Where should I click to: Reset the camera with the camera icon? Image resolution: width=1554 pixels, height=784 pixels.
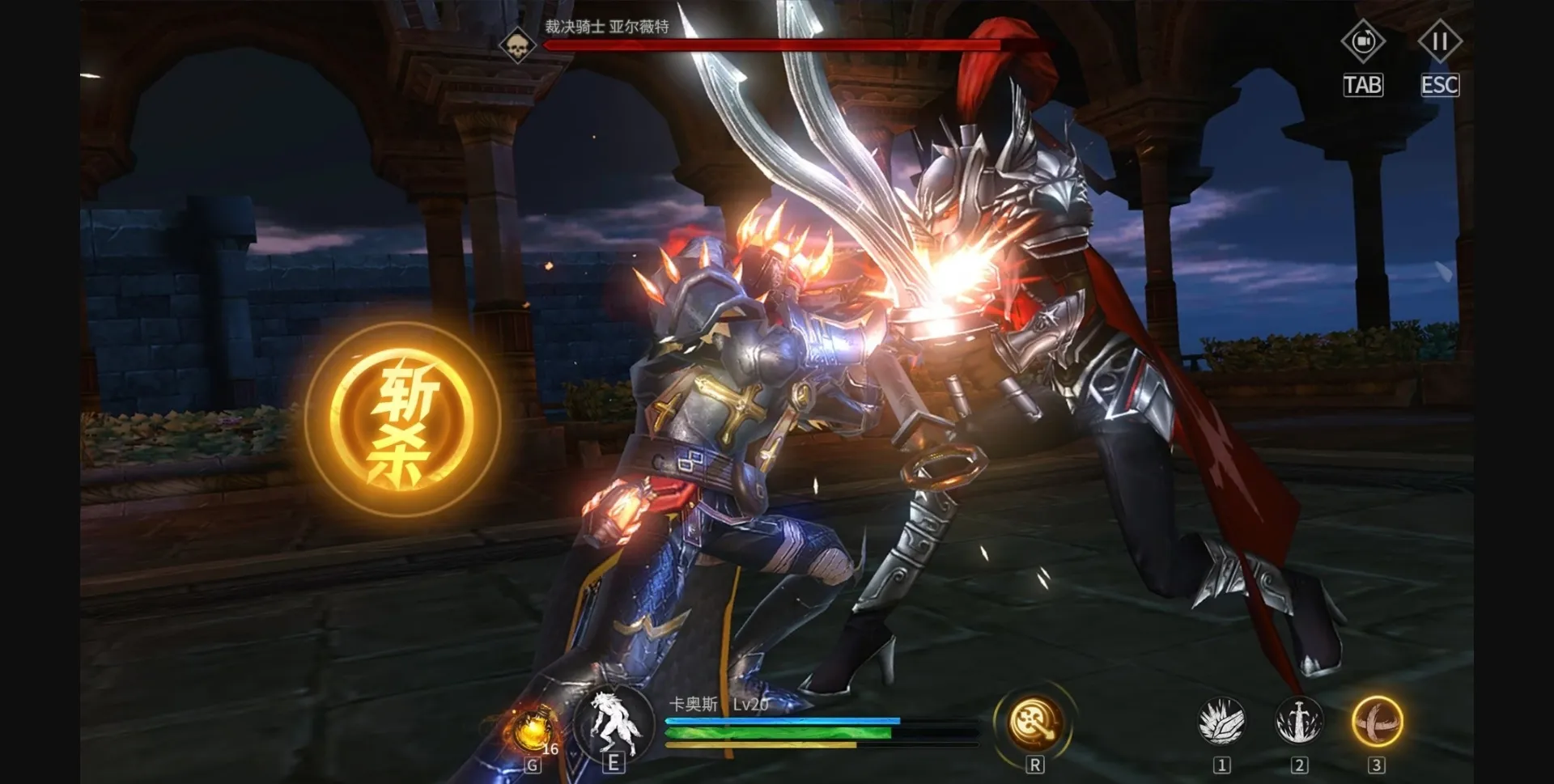pyautogui.click(x=1363, y=42)
